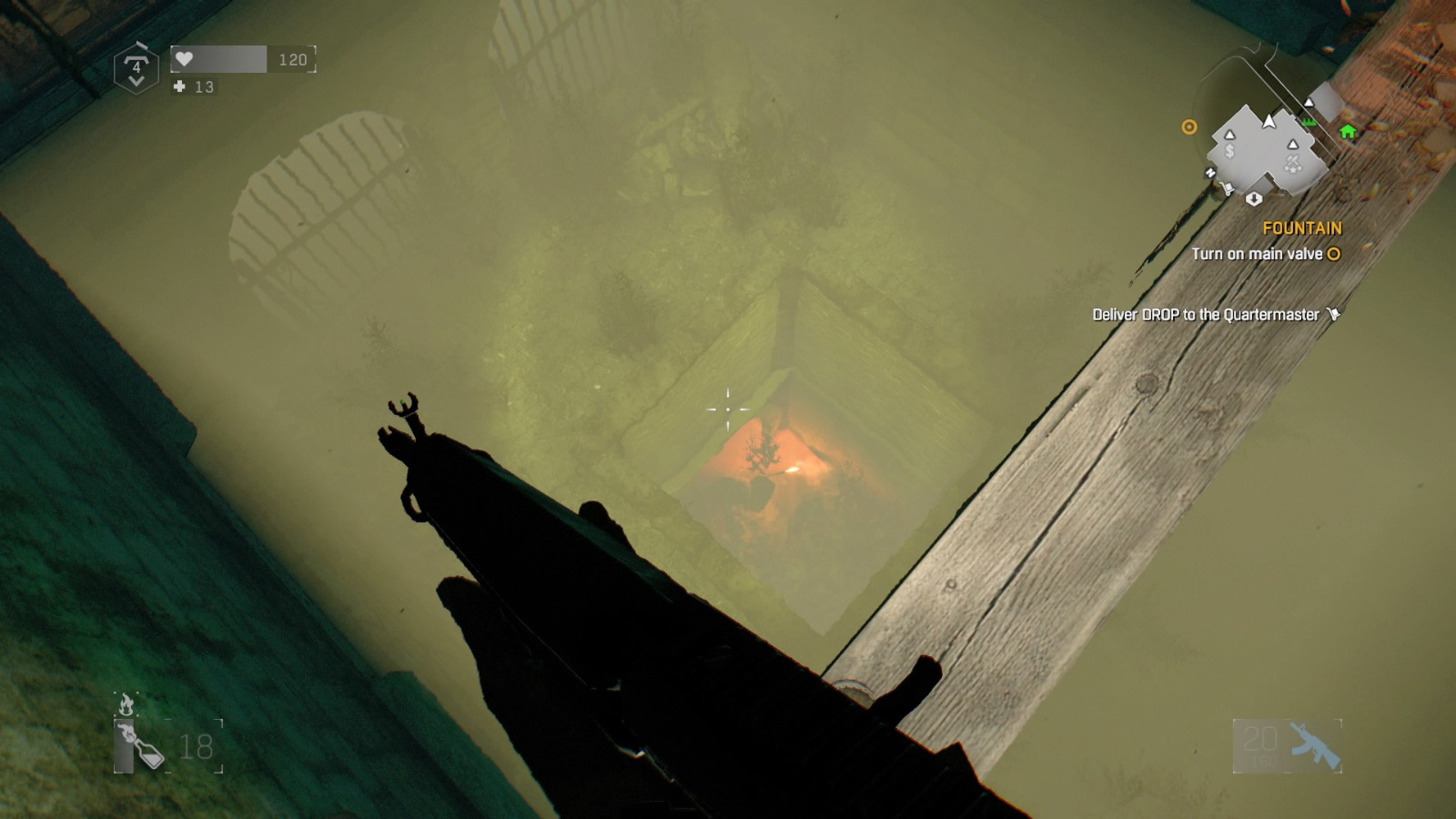Viewport: 1456px width, 819px height.
Task: Select the white player arrow on the minimap
Action: pyautogui.click(x=1269, y=120)
